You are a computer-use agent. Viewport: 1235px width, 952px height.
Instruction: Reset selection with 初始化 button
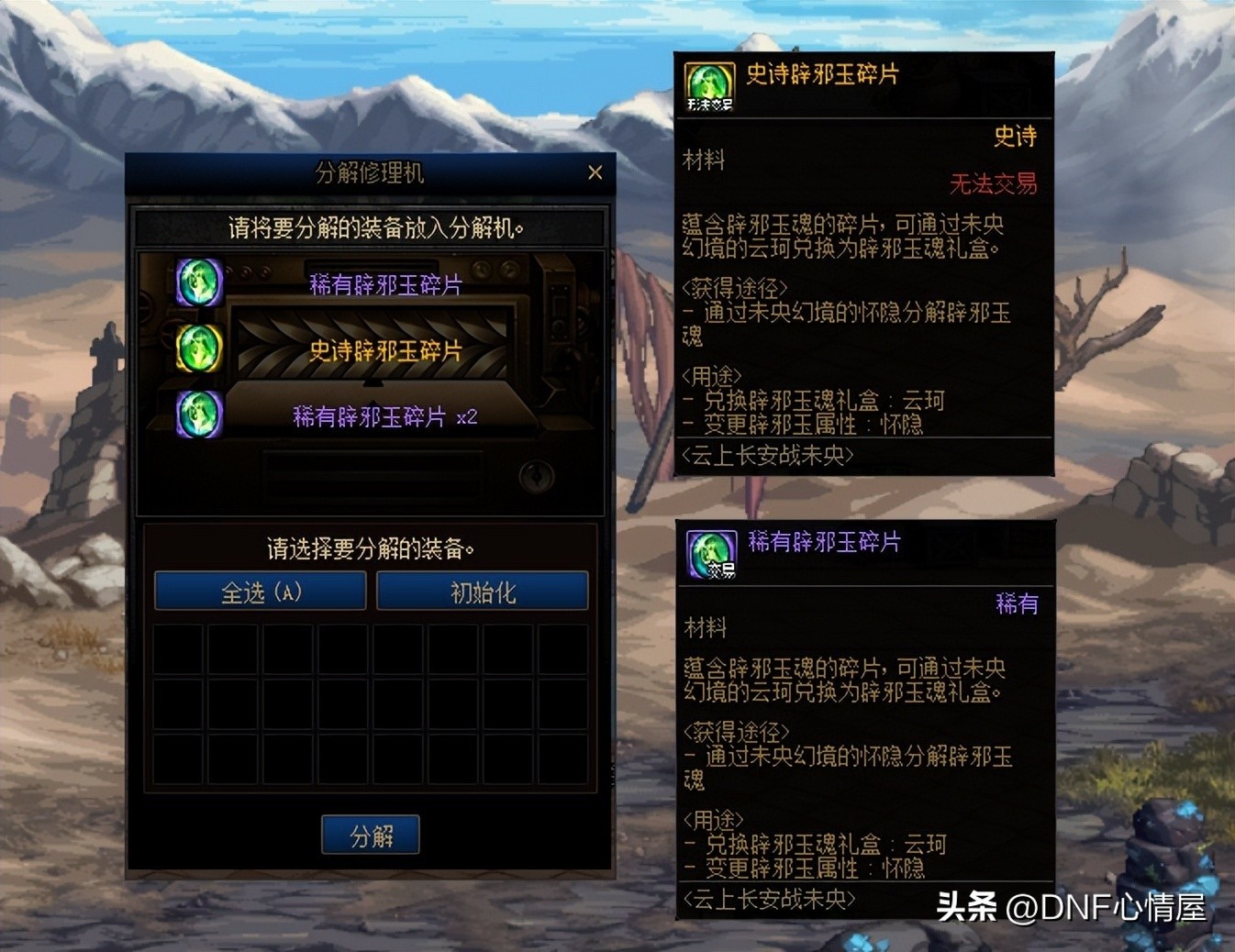[483, 592]
